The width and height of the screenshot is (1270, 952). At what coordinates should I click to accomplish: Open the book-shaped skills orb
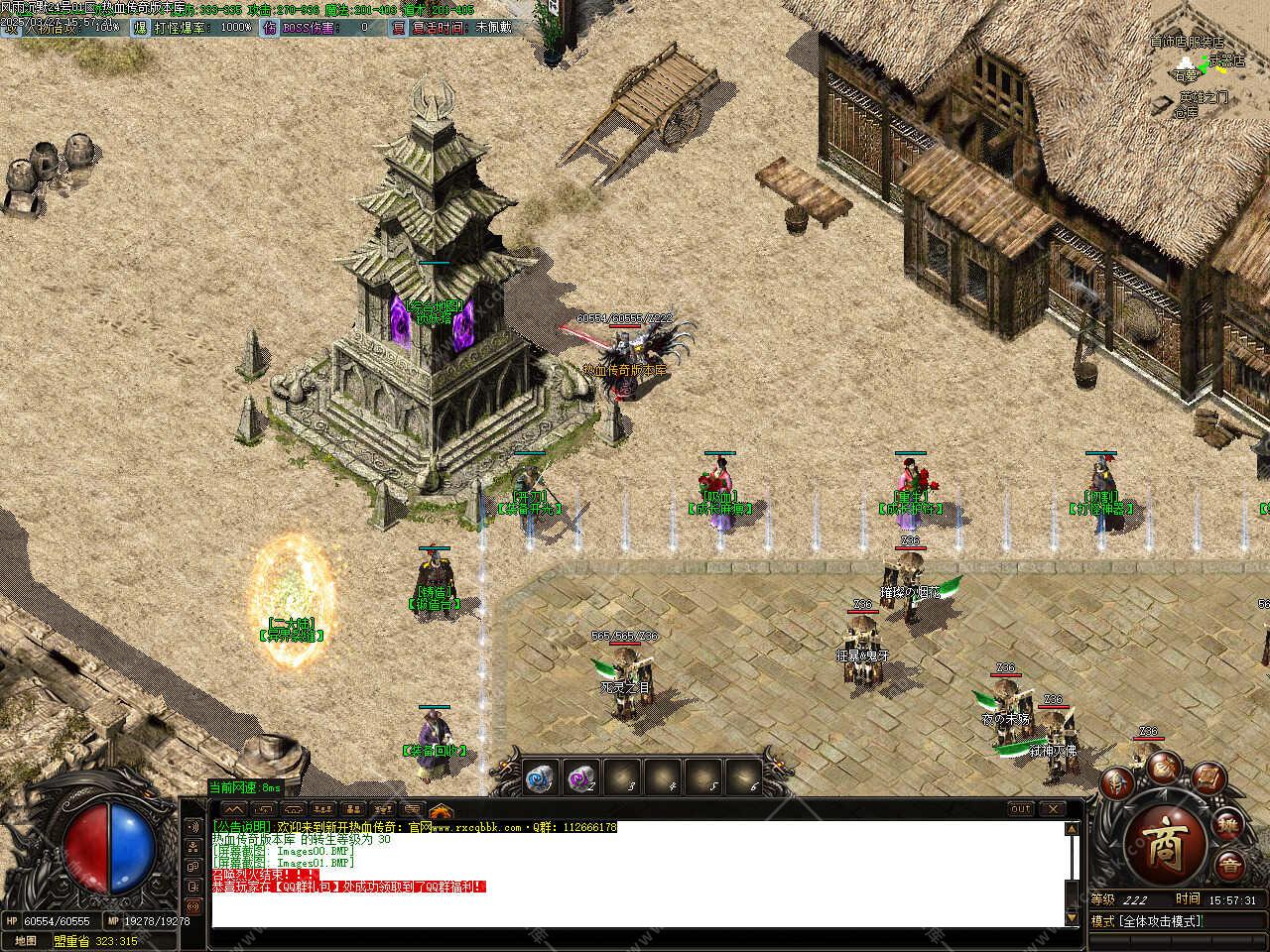[x=1206, y=776]
